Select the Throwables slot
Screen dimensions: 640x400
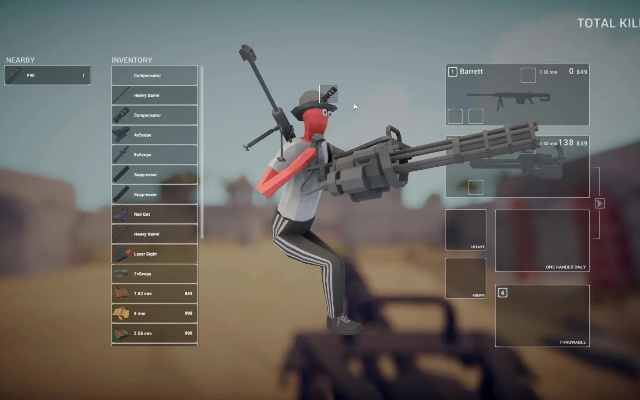tap(541, 316)
